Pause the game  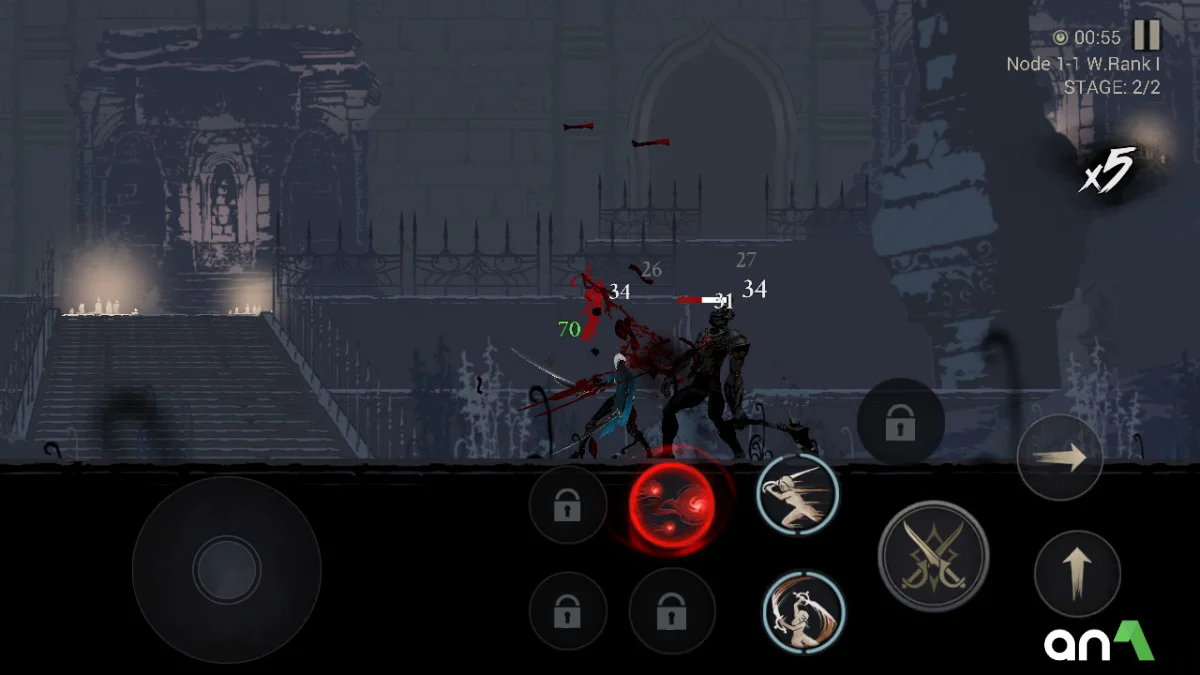pyautogui.click(x=1146, y=36)
